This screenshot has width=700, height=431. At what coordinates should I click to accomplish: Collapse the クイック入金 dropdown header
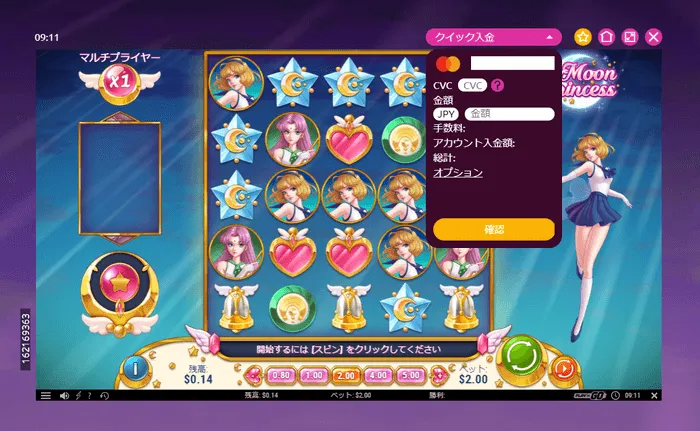tap(493, 37)
